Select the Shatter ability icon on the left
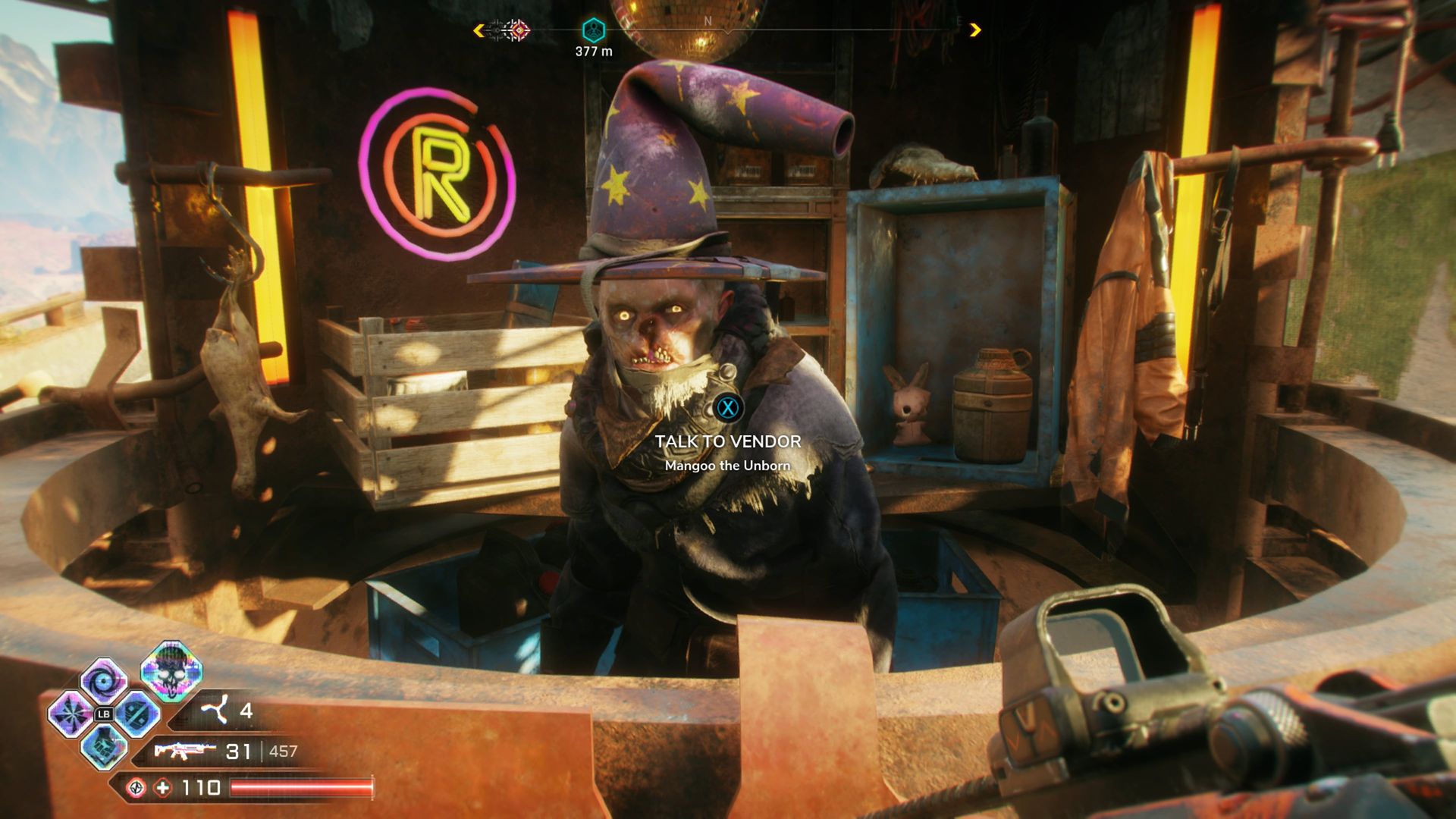Screen dimensions: 1456x819 70,714
